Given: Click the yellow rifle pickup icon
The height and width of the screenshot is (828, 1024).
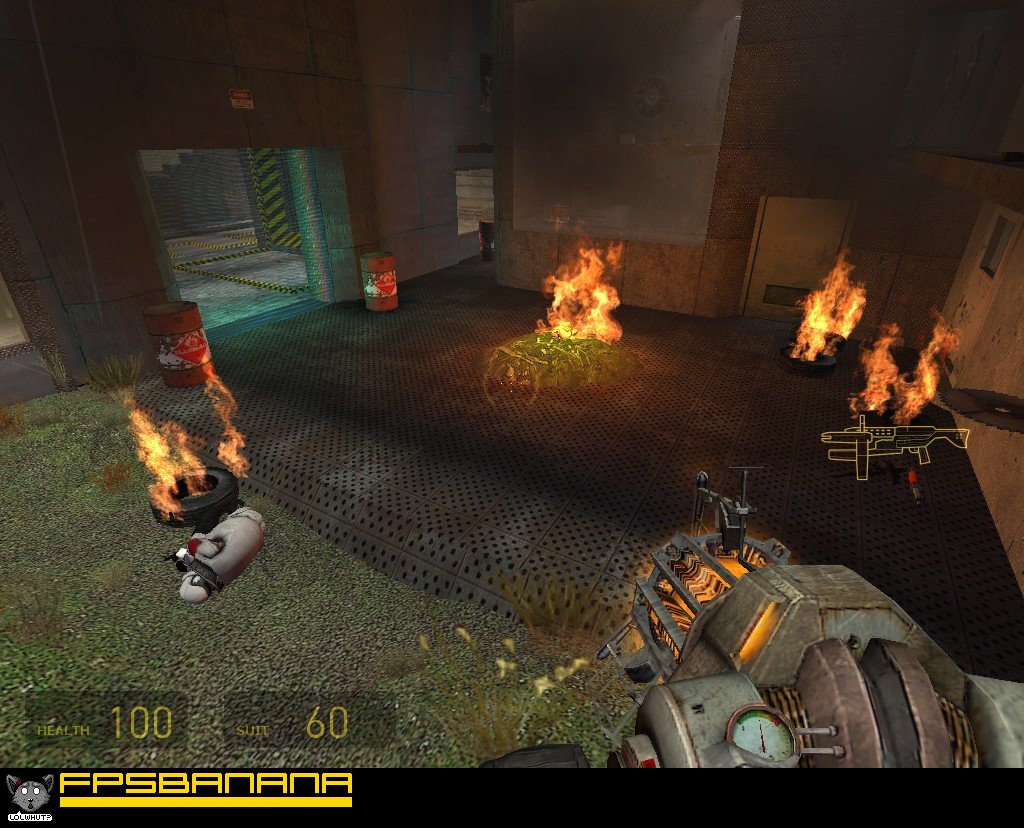Looking at the screenshot, I should (x=894, y=440).
